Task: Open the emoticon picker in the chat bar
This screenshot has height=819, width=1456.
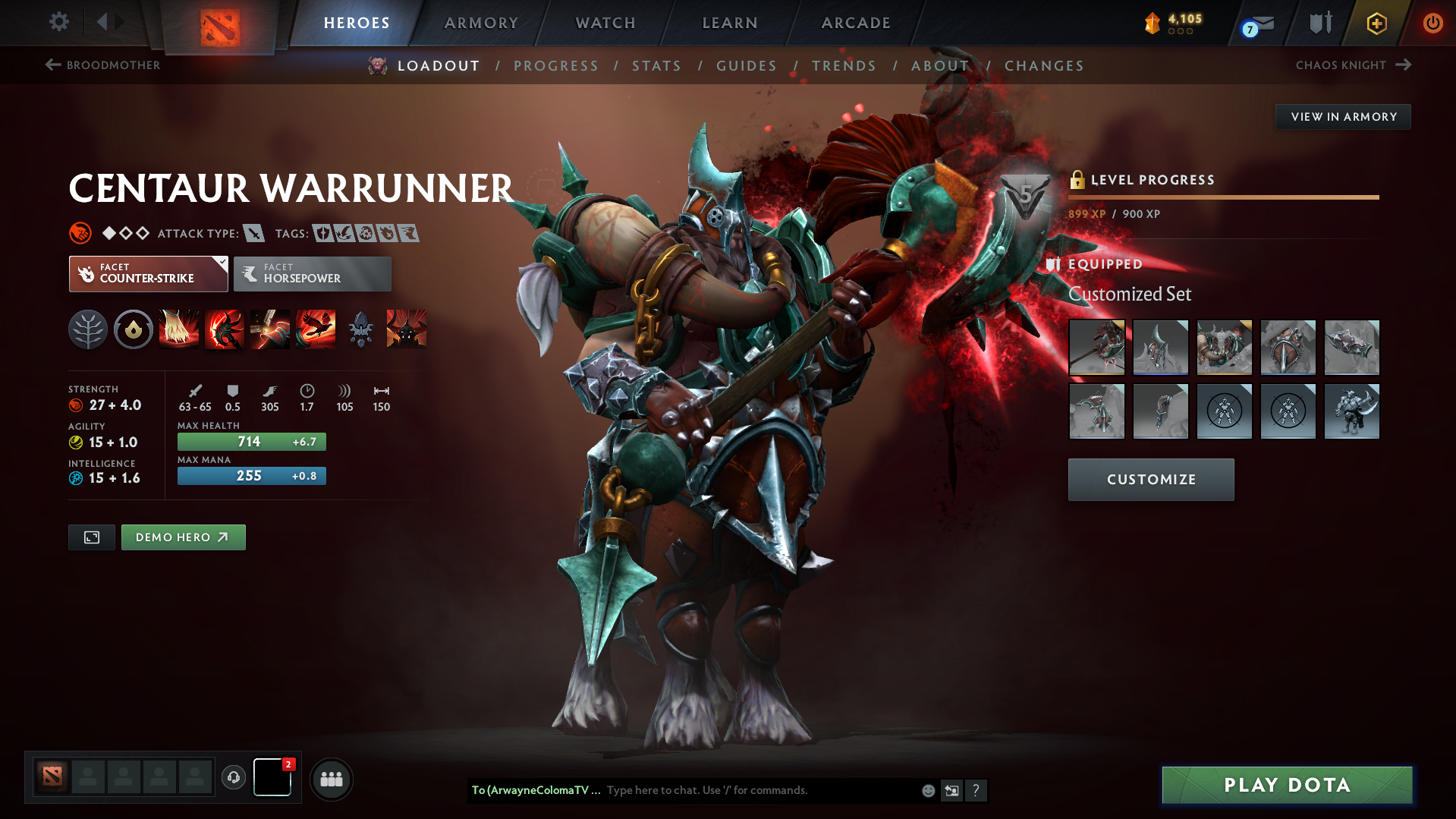Action: pyautogui.click(x=927, y=790)
